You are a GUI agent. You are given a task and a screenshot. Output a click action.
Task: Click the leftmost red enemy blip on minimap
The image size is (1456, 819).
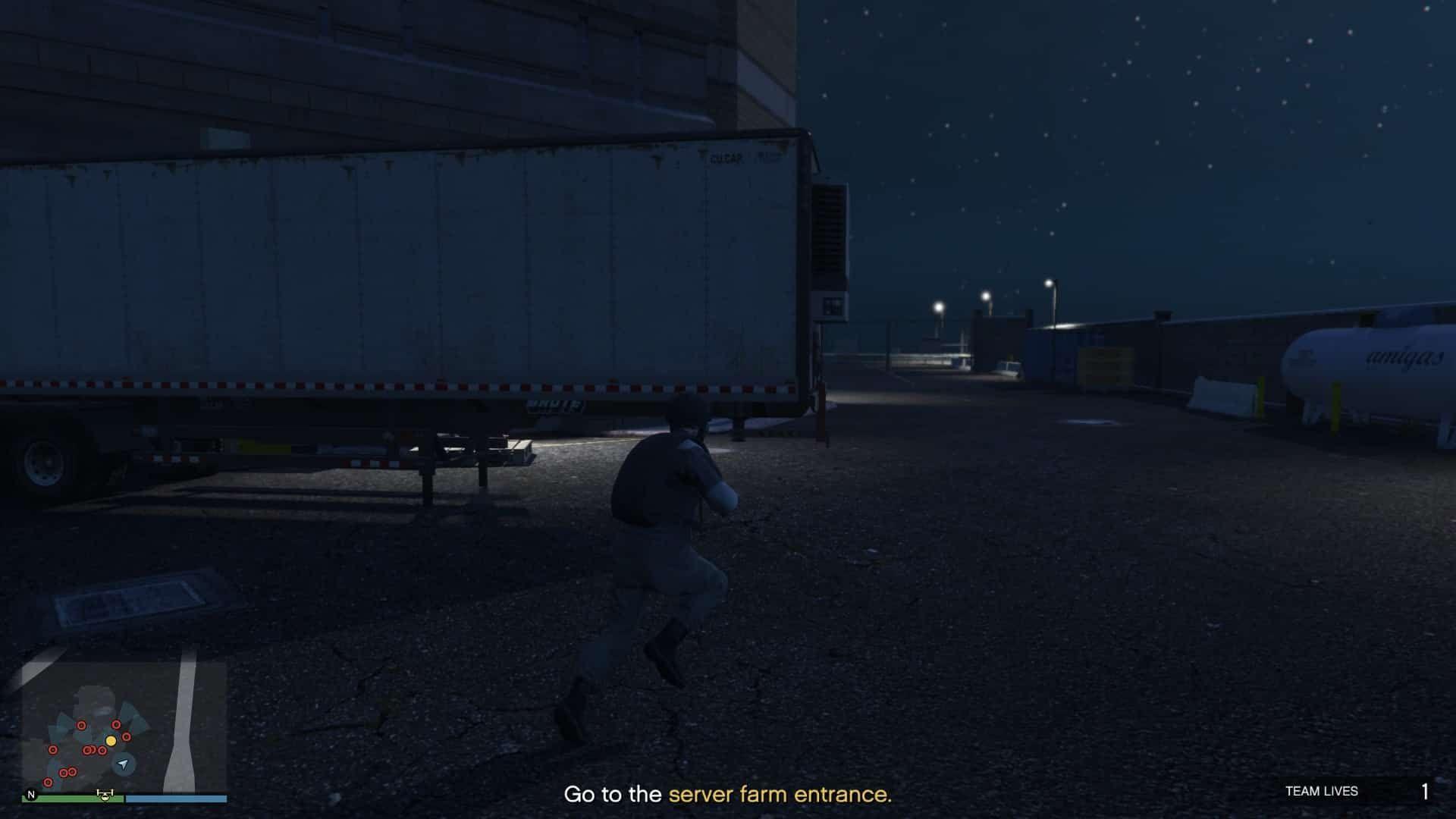53,749
